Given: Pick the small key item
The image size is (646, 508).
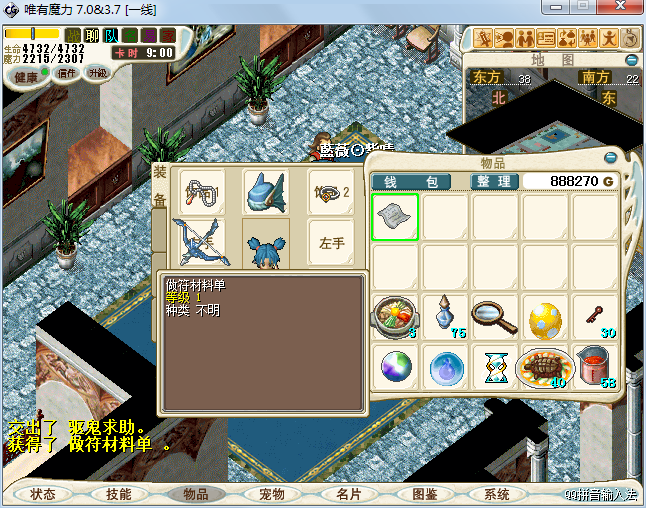Looking at the screenshot, I should coord(595,317).
